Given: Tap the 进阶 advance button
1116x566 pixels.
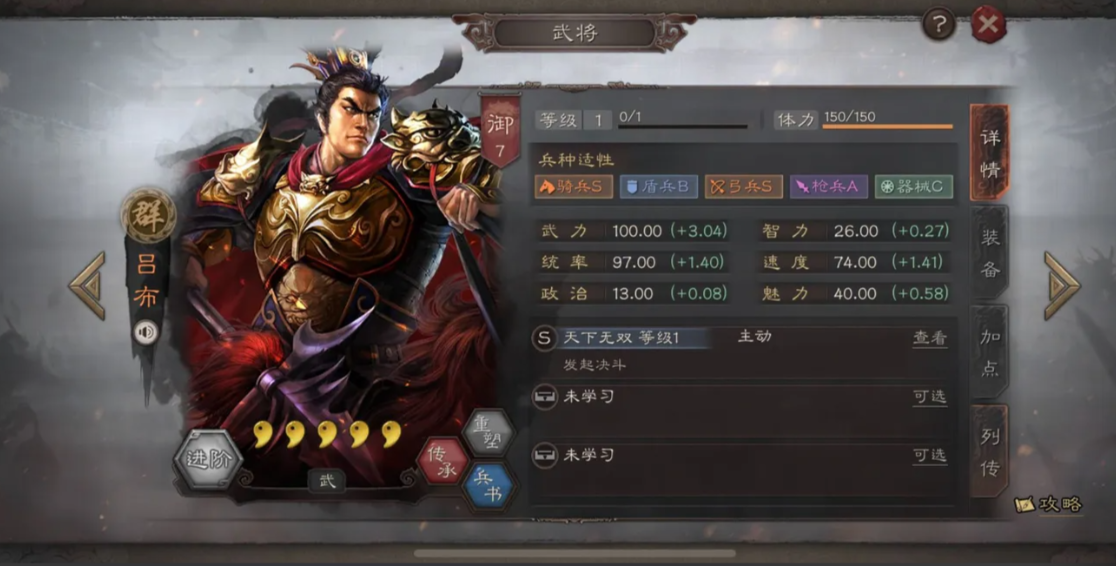Looking at the screenshot, I should (x=208, y=460).
